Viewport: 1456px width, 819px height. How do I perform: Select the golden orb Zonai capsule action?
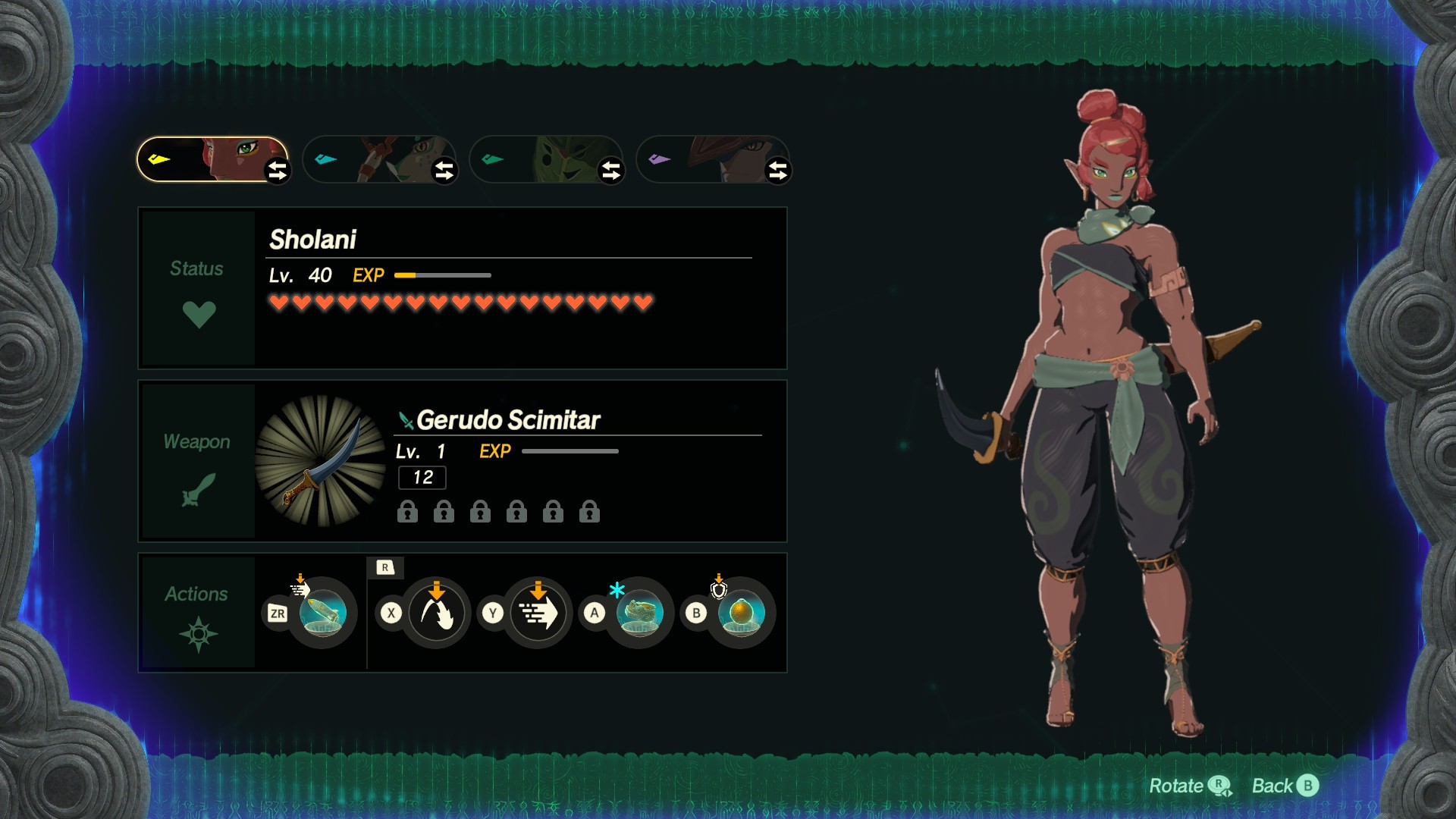pyautogui.click(x=741, y=613)
